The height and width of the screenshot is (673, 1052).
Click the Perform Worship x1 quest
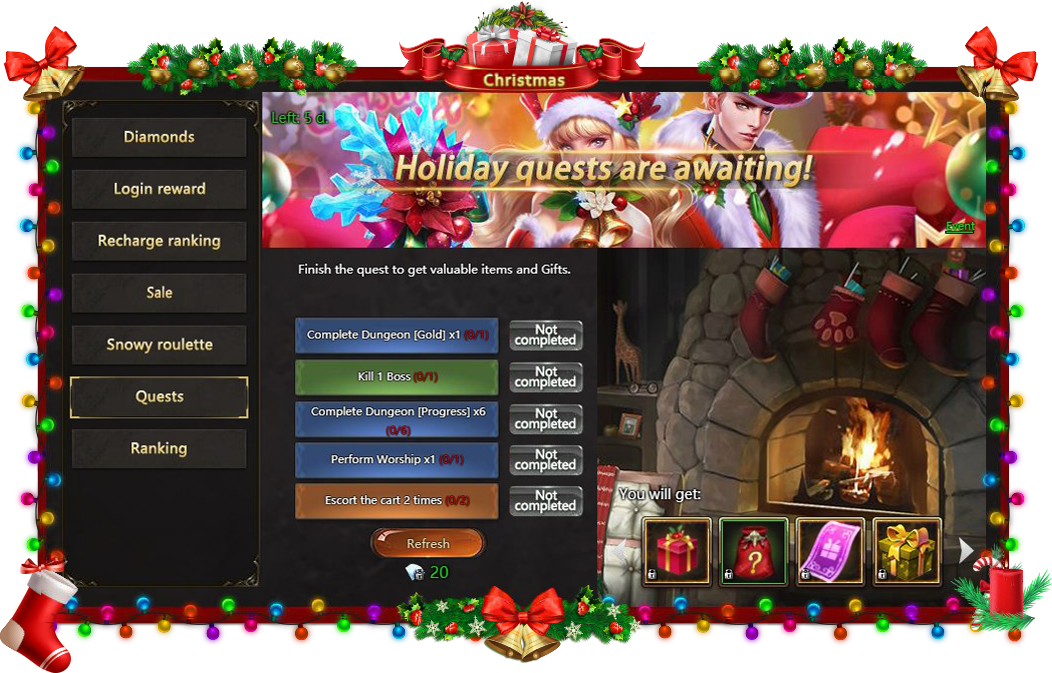tap(396, 460)
